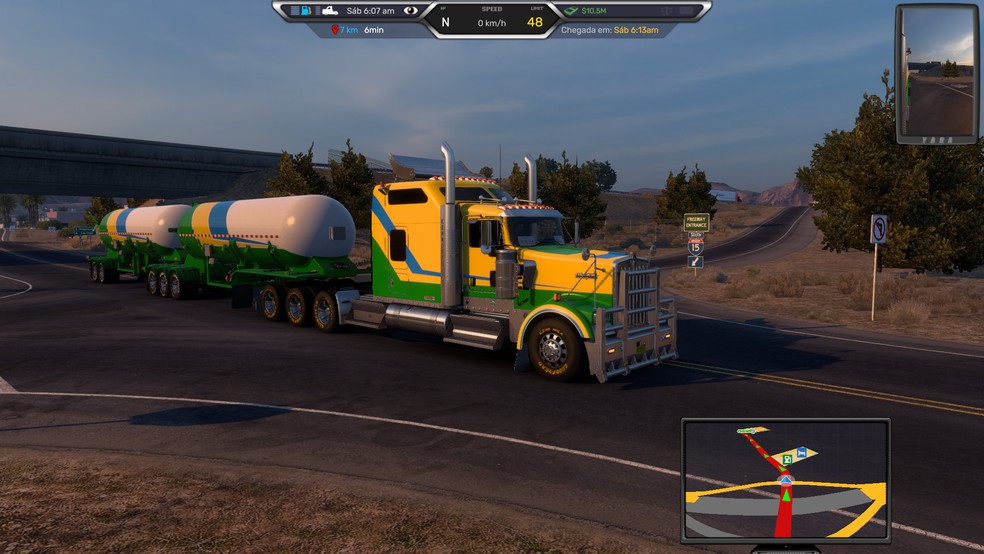
Task: Click the eye fatigue icon
Action: point(410,11)
